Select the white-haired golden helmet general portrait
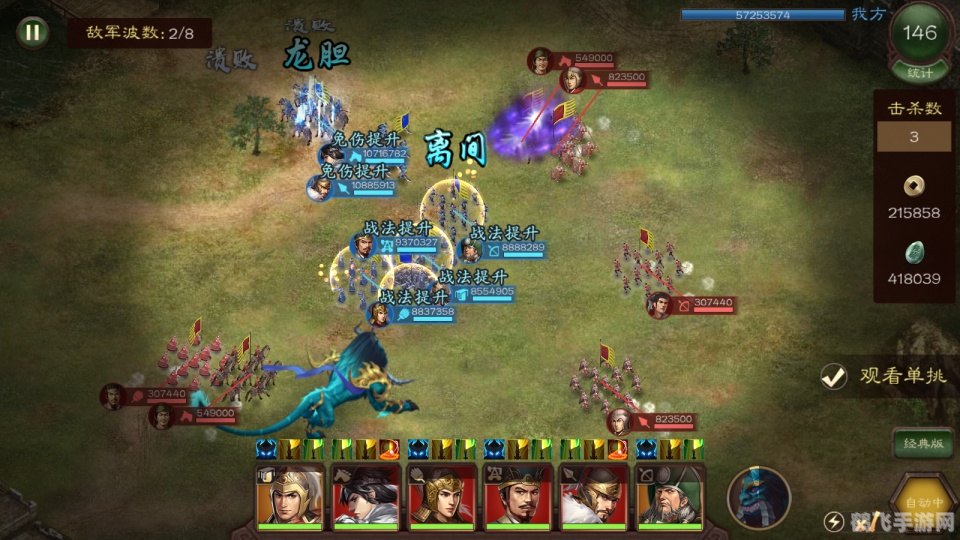 point(290,495)
